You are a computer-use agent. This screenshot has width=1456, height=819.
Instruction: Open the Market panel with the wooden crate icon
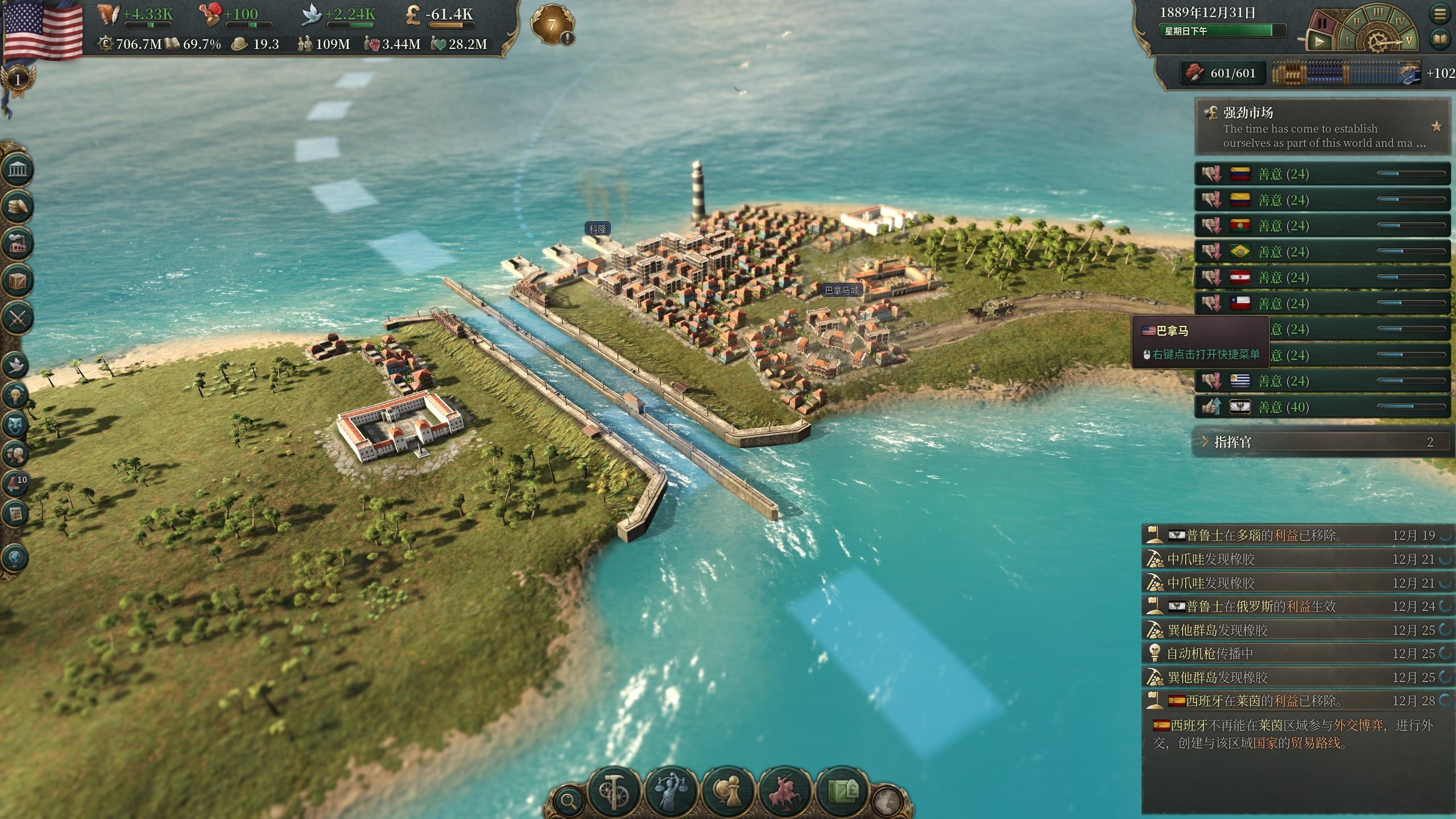pos(17,281)
